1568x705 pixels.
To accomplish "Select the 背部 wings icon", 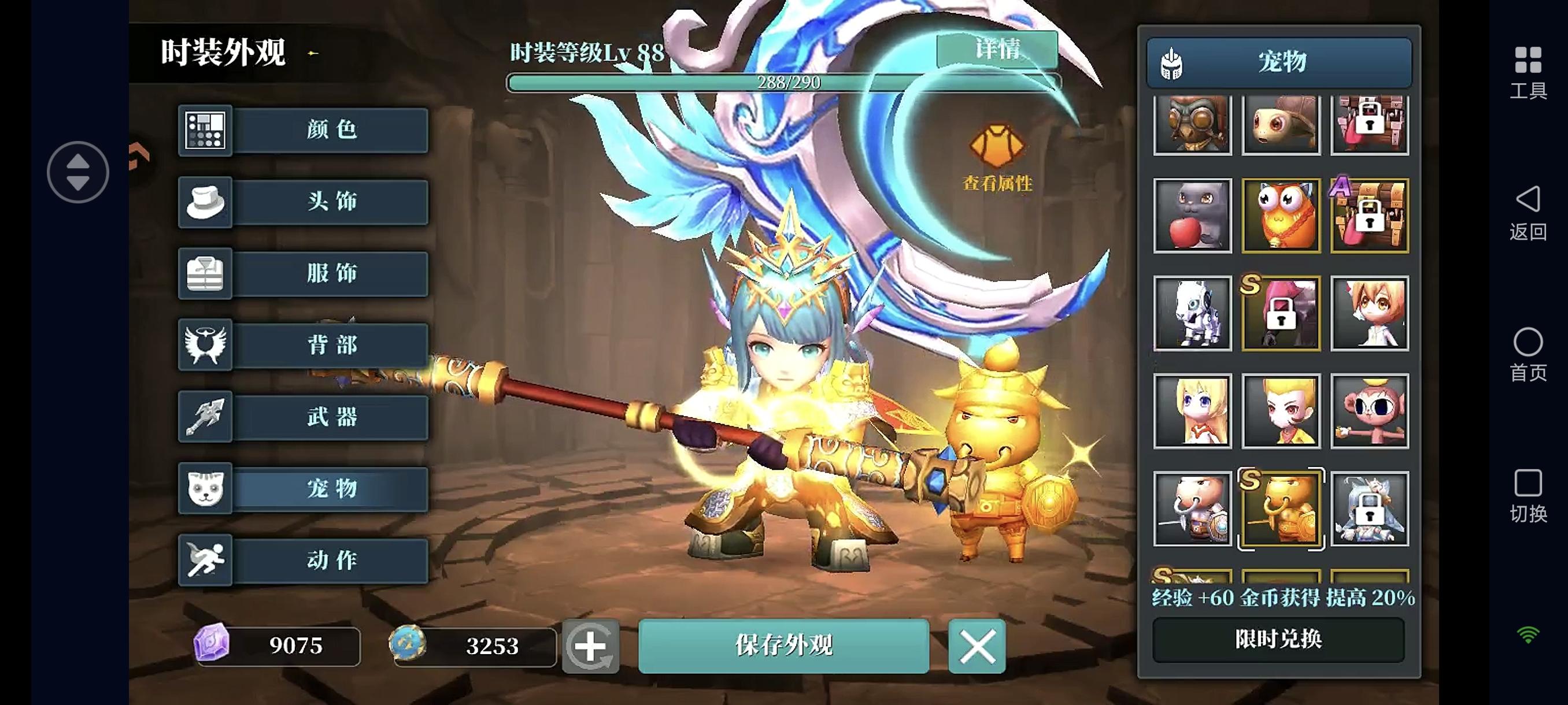I will click(x=205, y=346).
